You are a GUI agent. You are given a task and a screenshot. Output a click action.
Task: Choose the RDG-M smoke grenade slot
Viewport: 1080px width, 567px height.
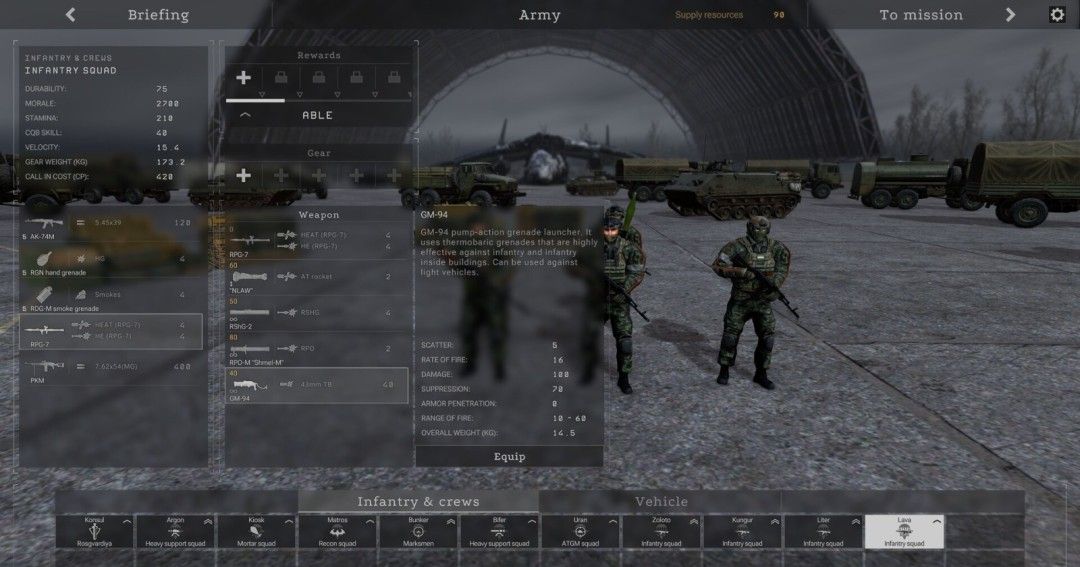[112, 296]
